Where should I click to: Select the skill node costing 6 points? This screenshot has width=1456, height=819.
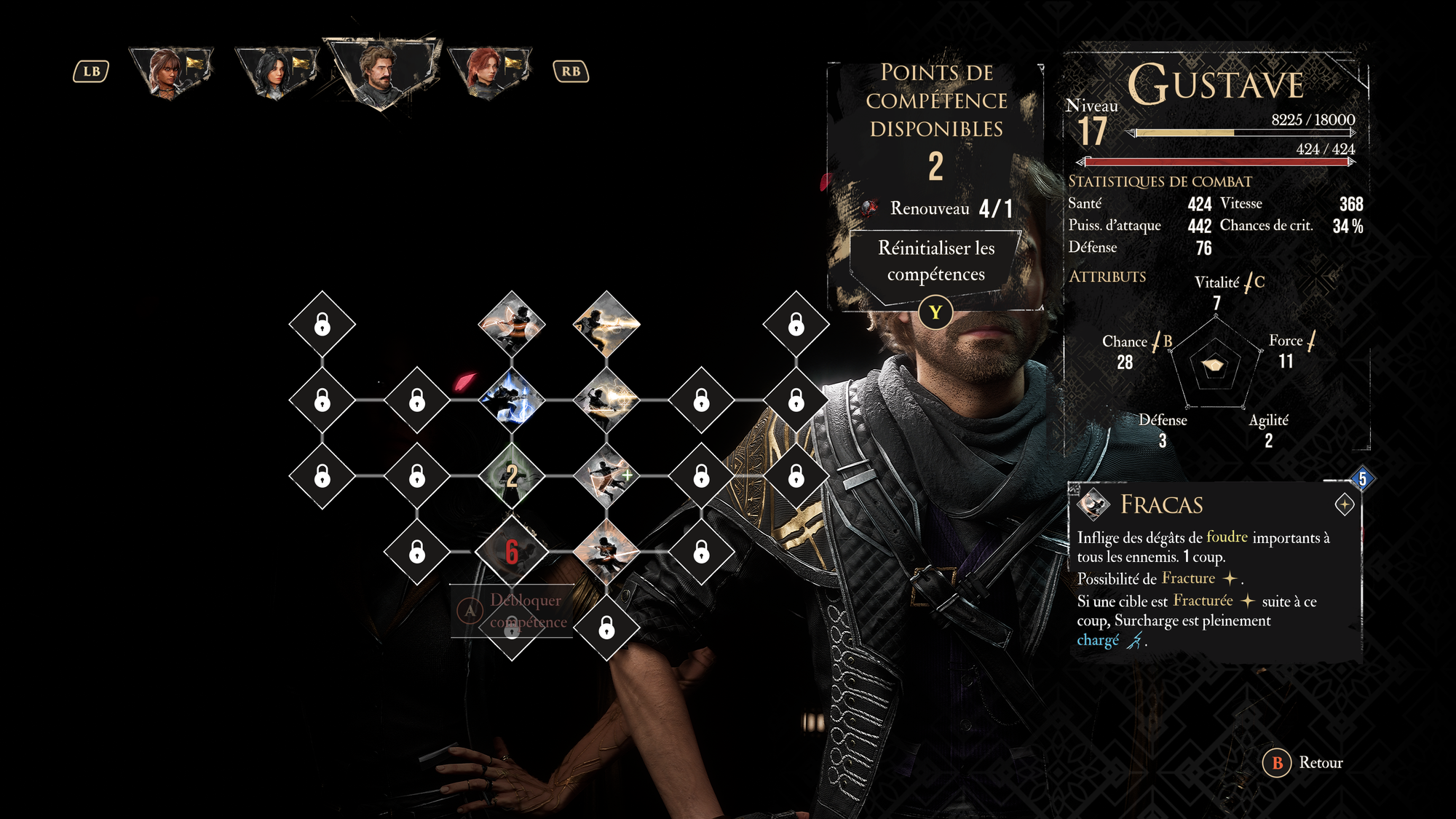[512, 552]
